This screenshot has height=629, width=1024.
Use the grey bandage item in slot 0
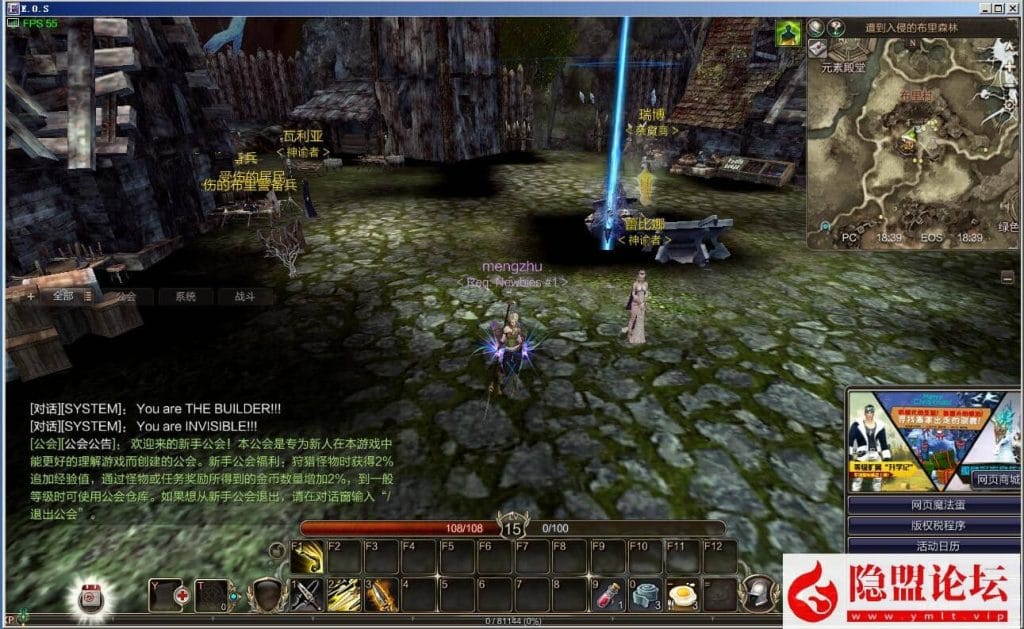point(645,595)
